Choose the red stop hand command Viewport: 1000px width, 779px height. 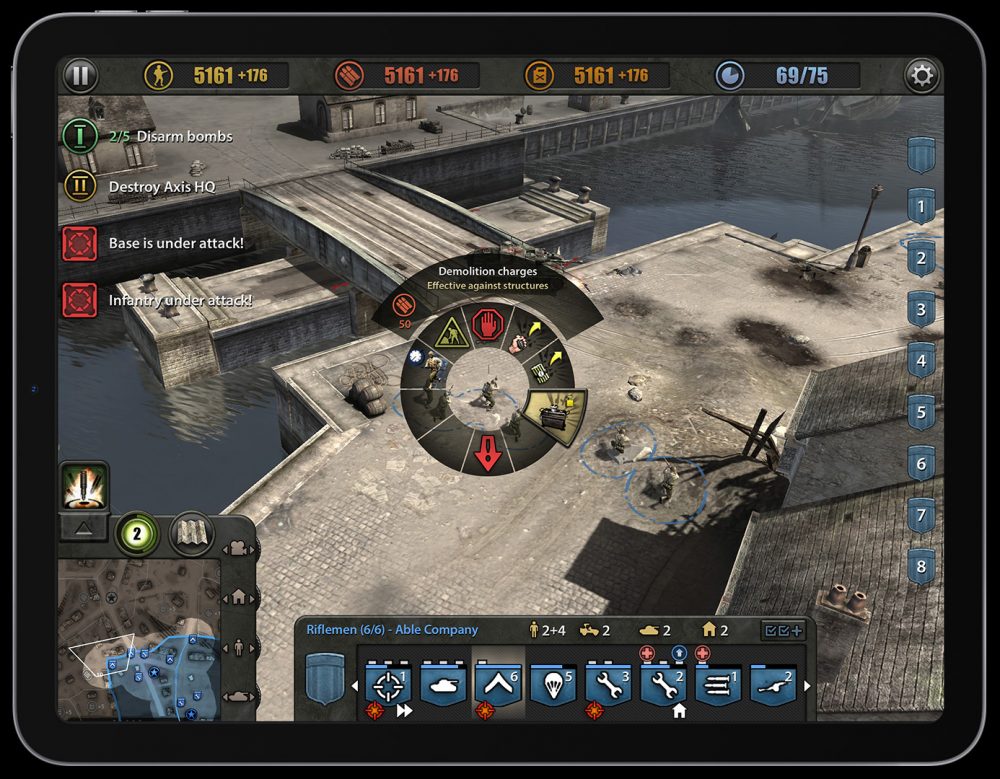(x=488, y=325)
